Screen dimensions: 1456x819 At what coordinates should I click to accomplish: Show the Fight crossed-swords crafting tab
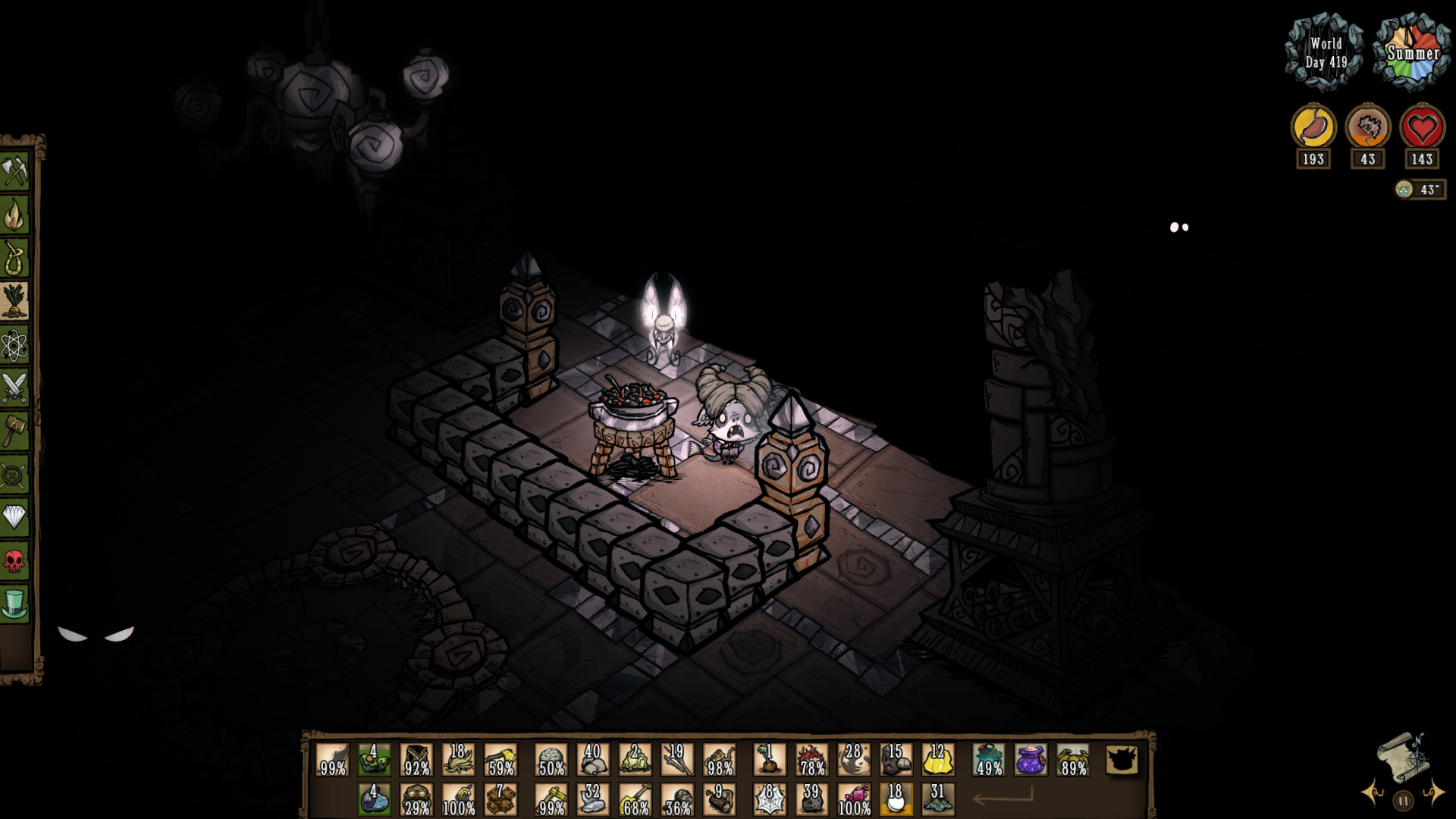coord(14,388)
